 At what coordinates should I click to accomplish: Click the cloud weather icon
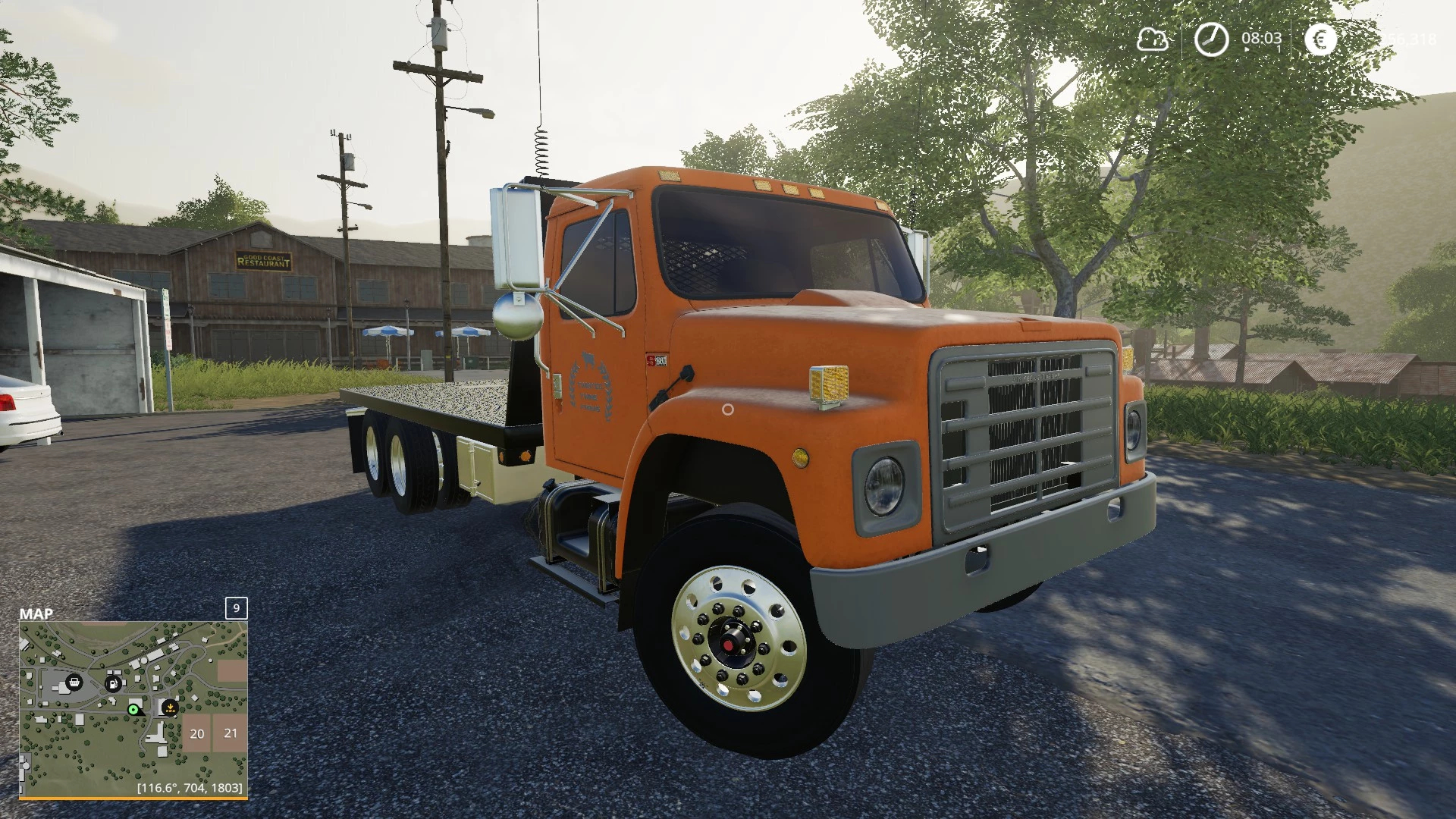point(1152,39)
